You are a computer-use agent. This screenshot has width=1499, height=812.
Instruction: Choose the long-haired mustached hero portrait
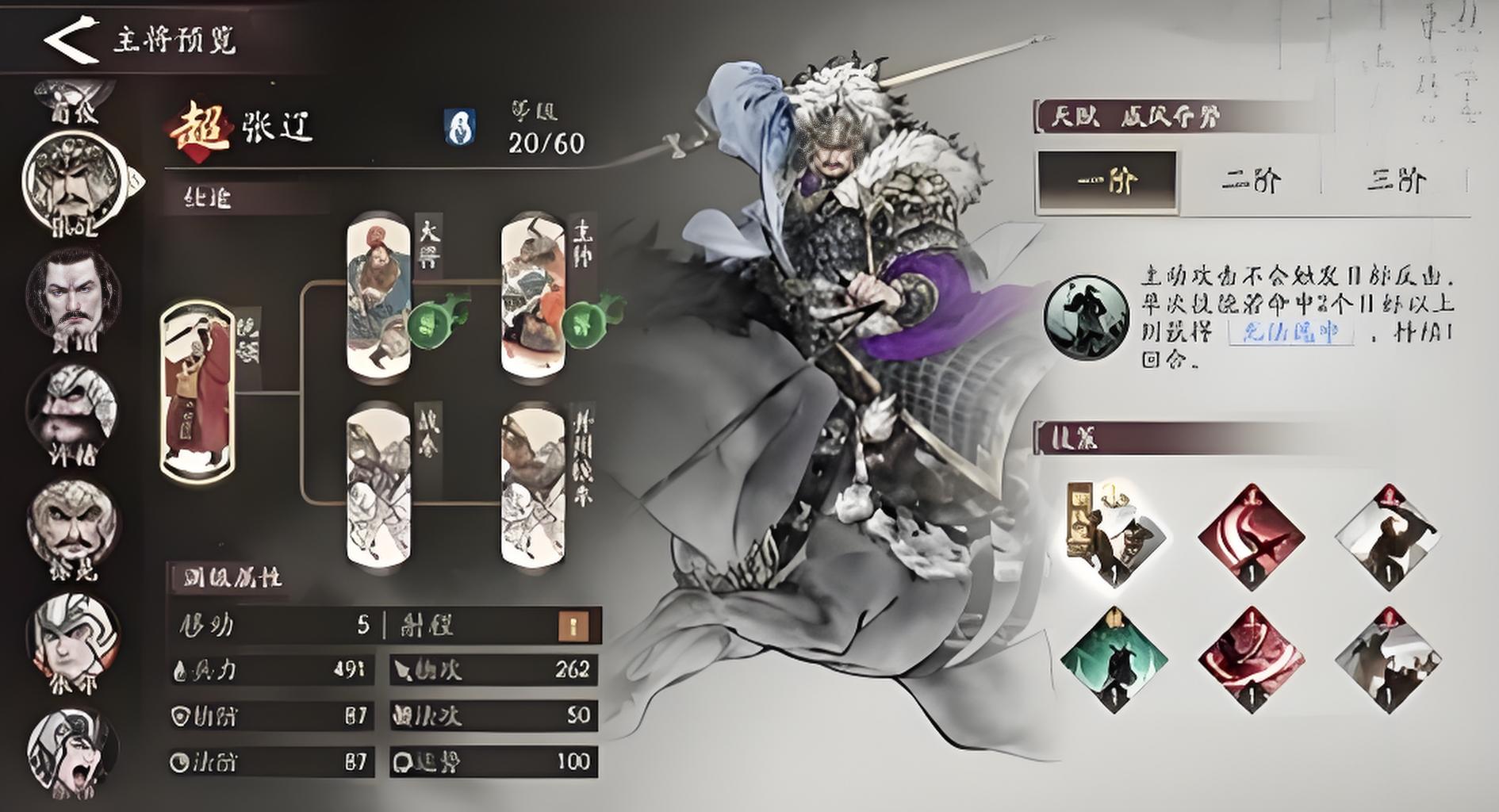[74, 297]
